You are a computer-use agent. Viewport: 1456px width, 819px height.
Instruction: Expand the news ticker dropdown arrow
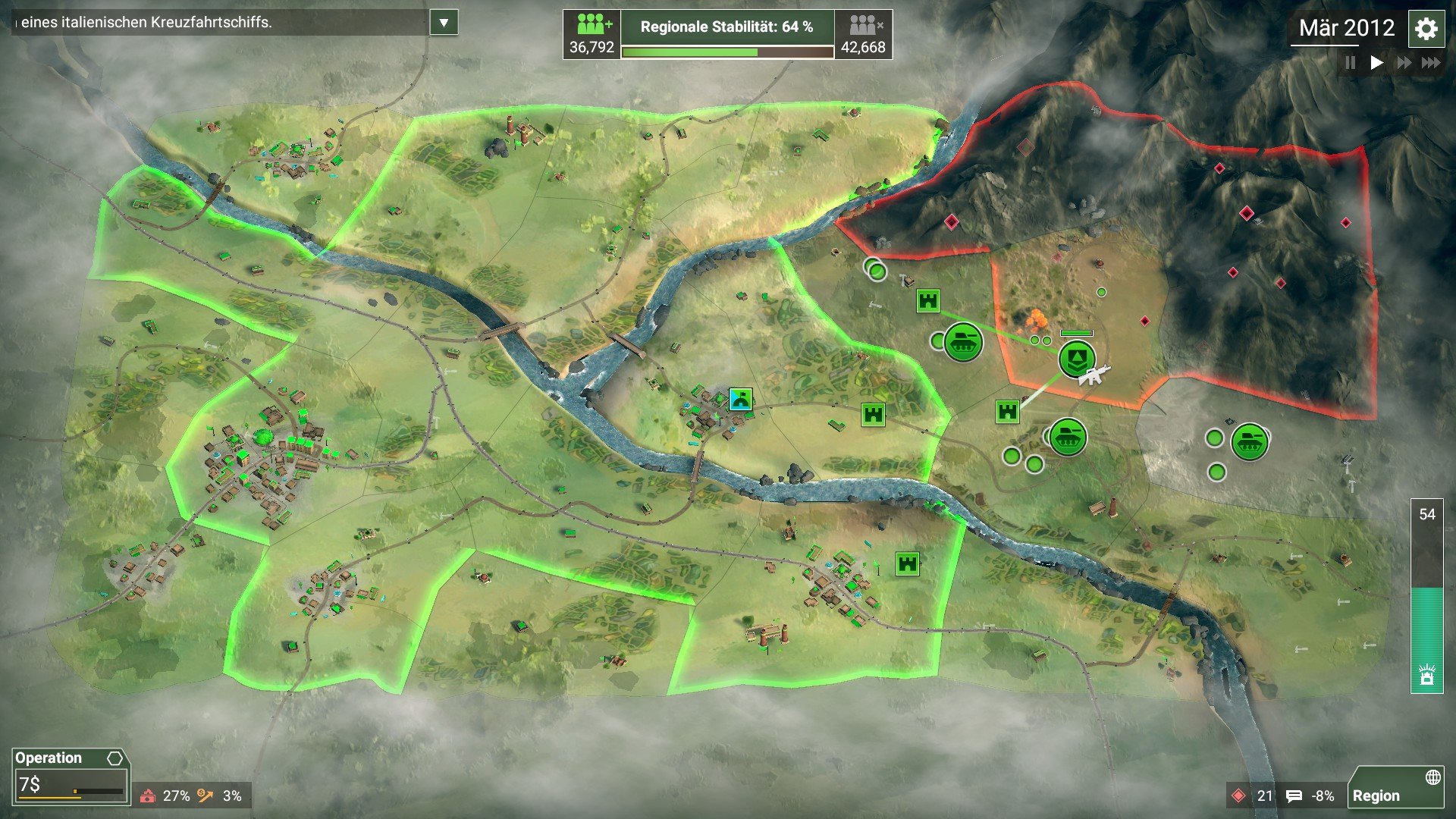pos(444,23)
